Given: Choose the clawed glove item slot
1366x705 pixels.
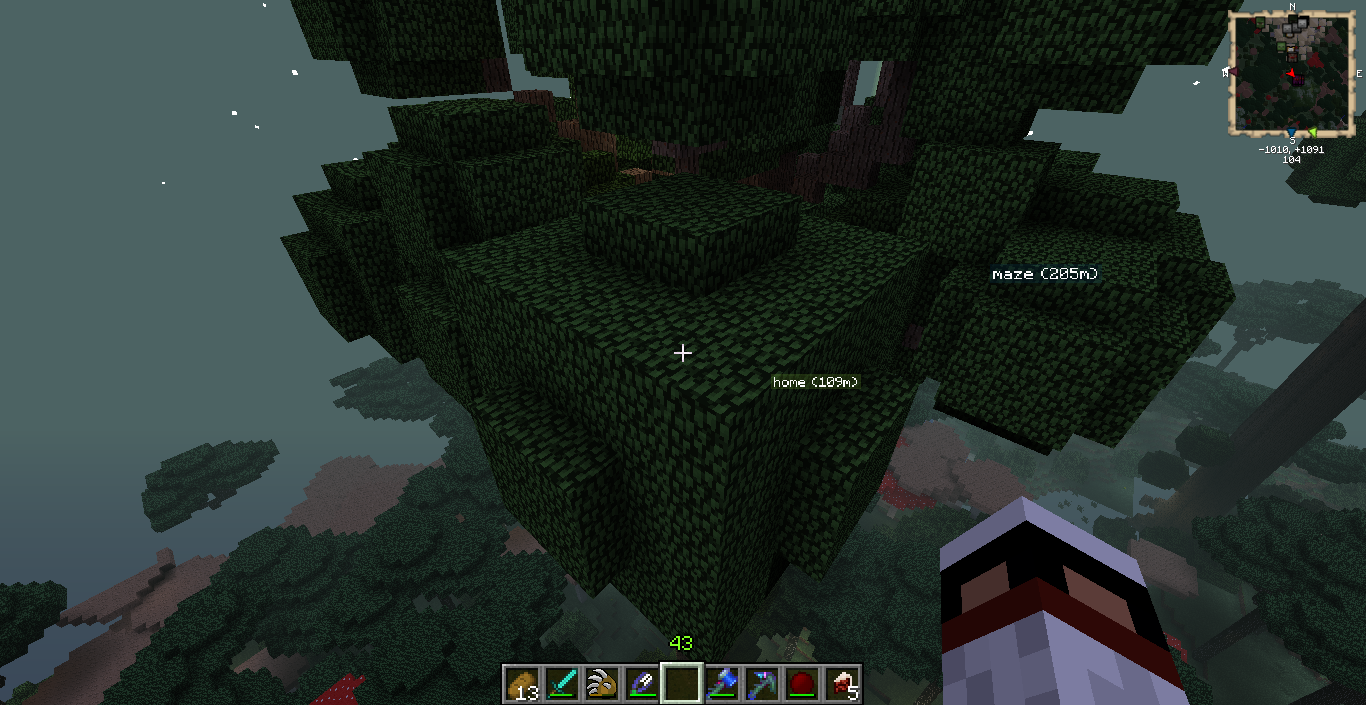Looking at the screenshot, I should 602,684.
